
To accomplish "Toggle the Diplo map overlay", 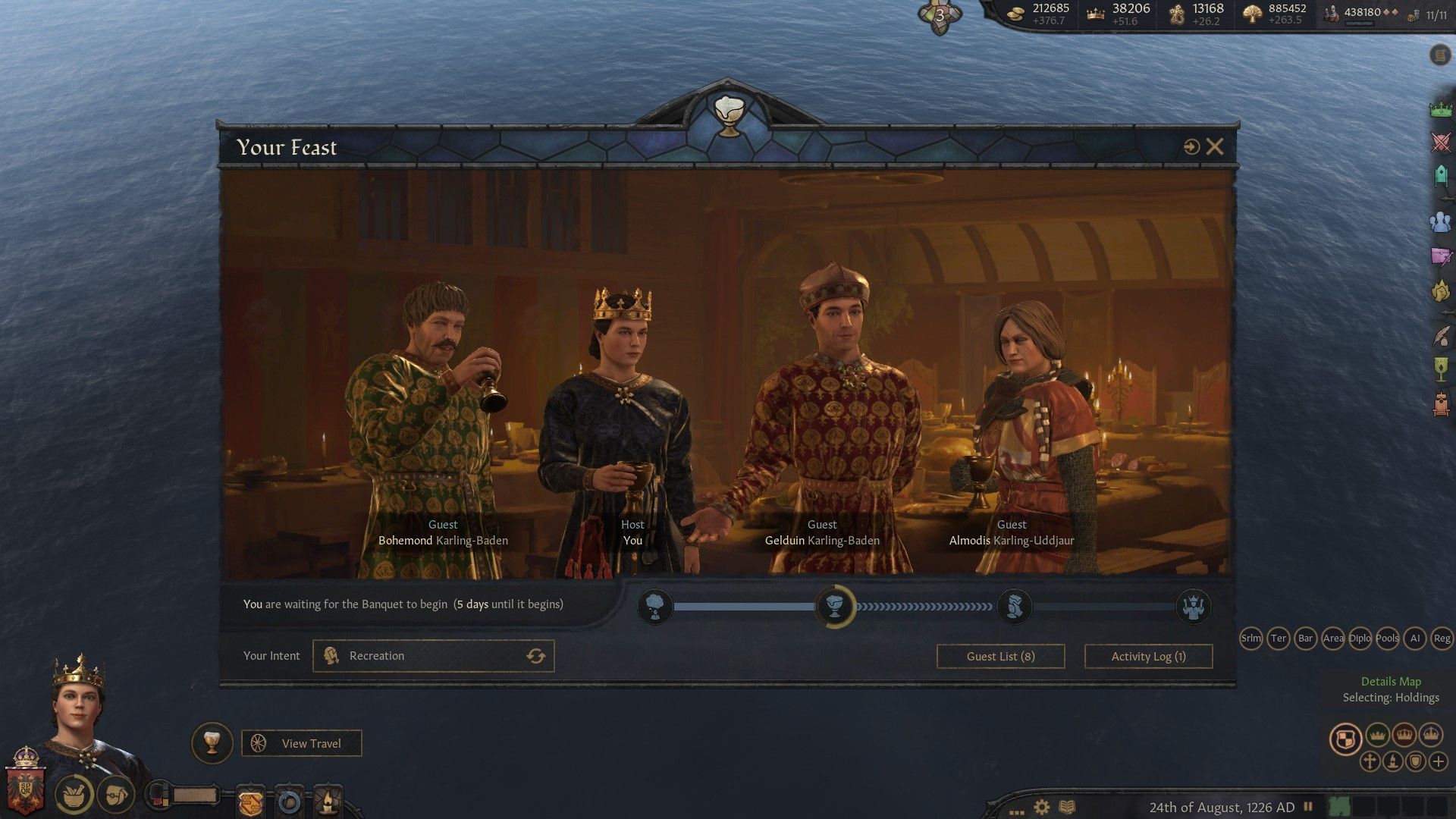I will pyautogui.click(x=1361, y=639).
